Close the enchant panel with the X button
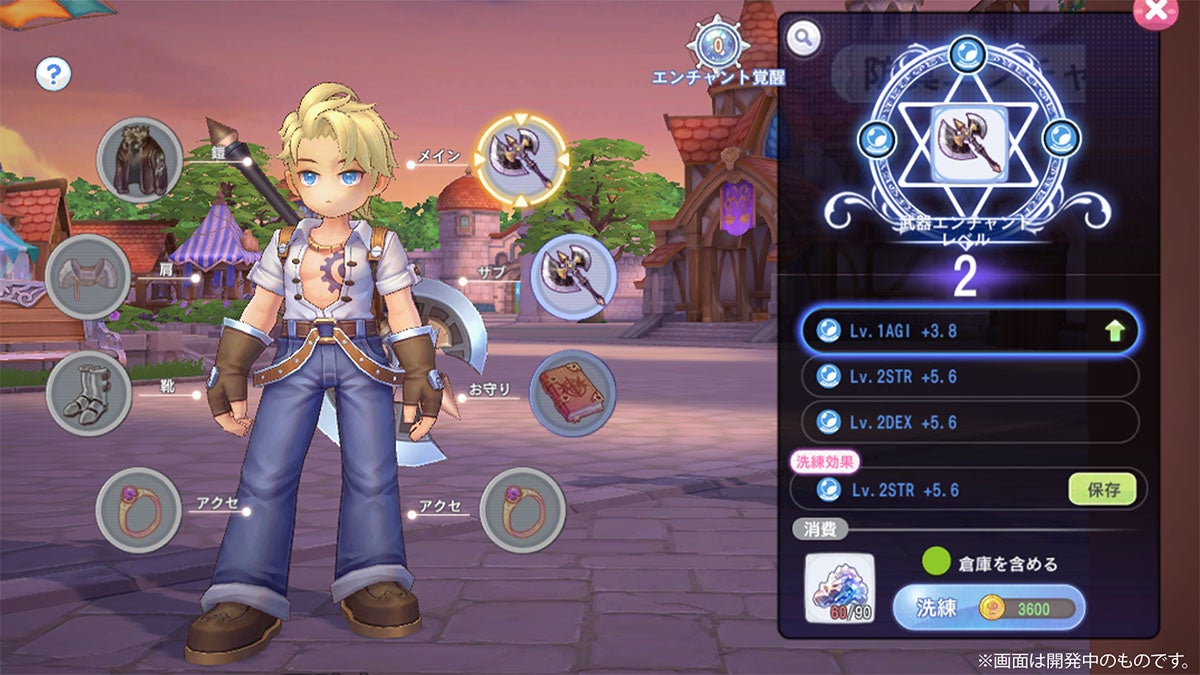The image size is (1200, 675). pyautogui.click(x=1155, y=11)
